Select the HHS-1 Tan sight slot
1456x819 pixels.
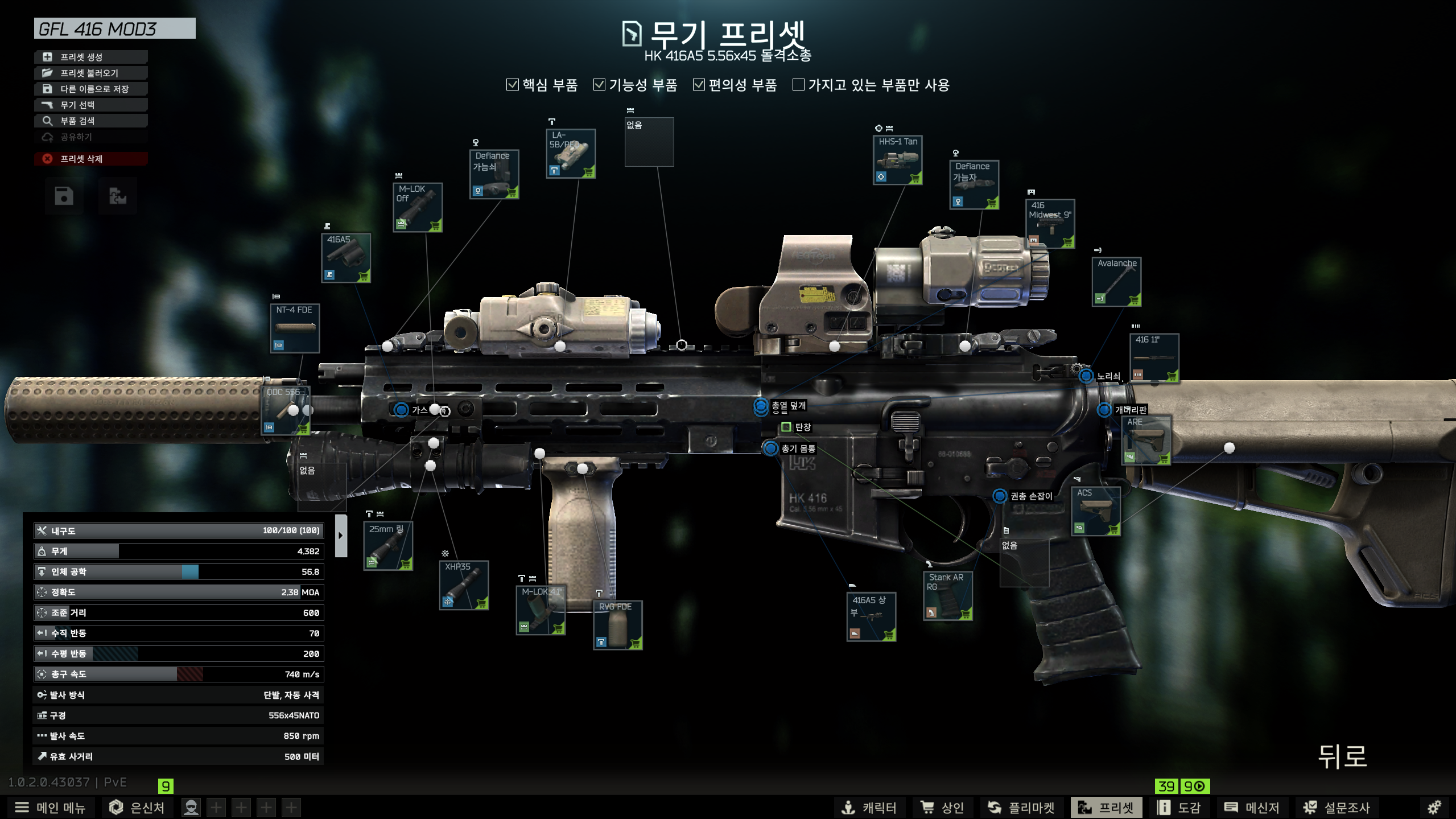tap(897, 160)
